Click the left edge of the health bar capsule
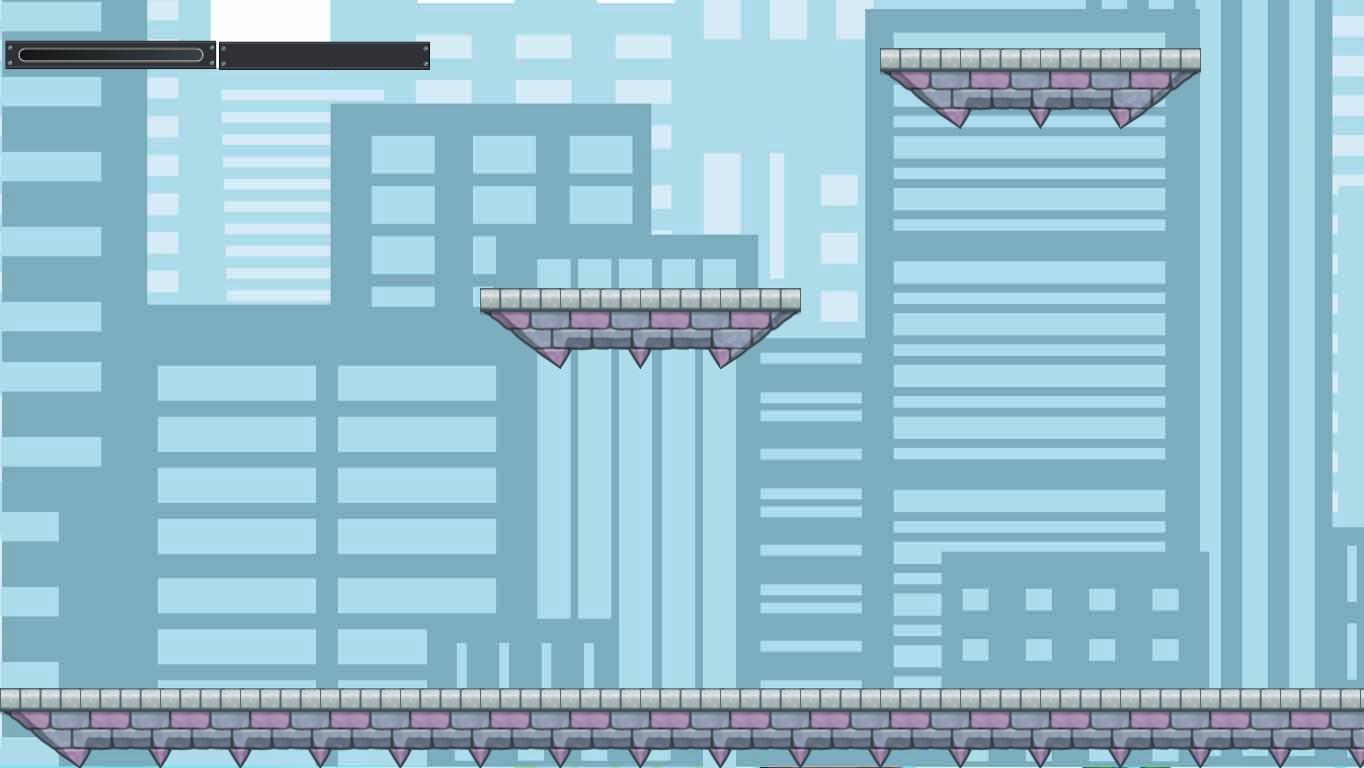This screenshot has height=768, width=1364. pos(22,55)
